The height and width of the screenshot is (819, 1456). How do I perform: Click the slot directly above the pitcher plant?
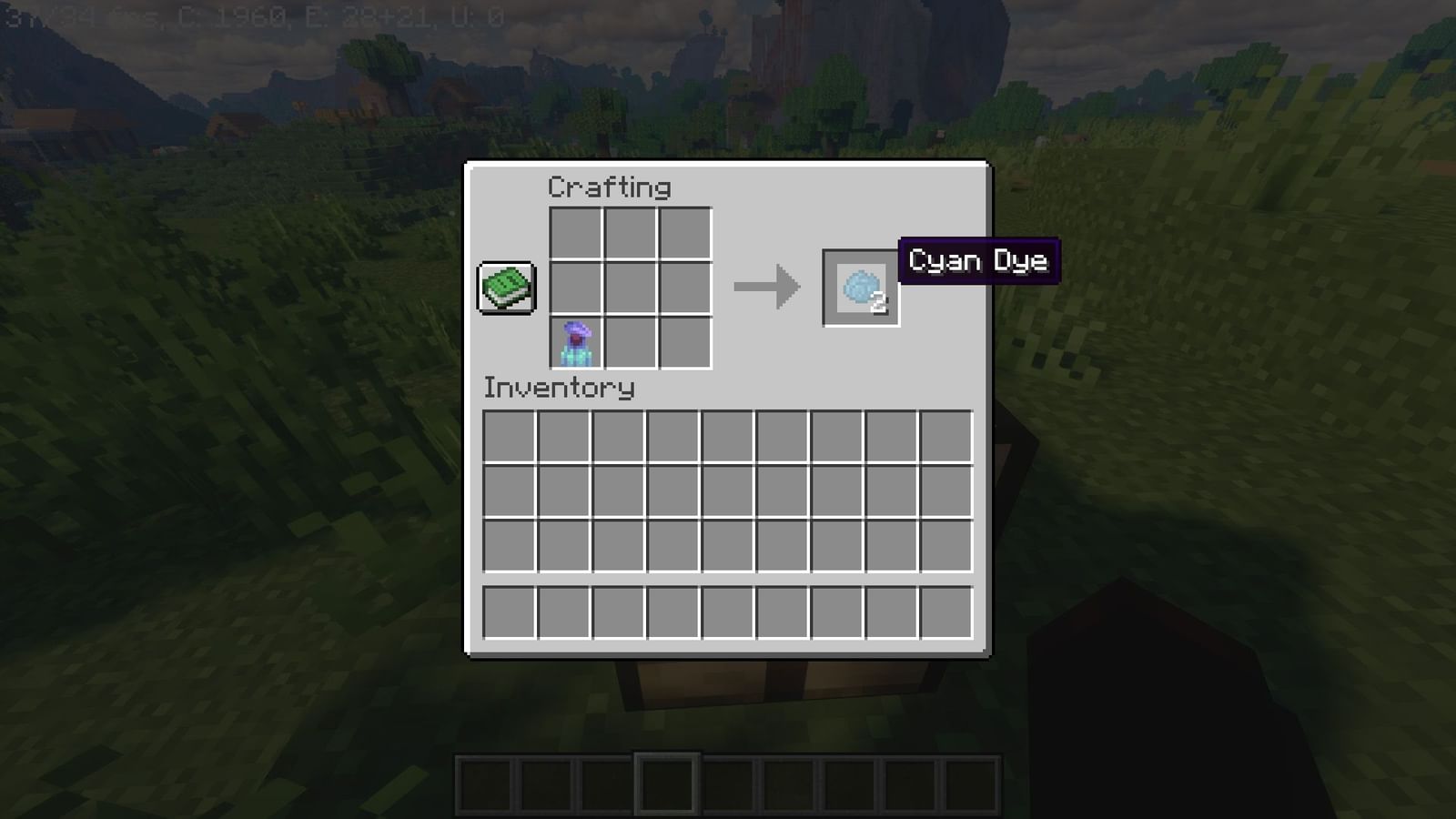pyautogui.click(x=575, y=289)
